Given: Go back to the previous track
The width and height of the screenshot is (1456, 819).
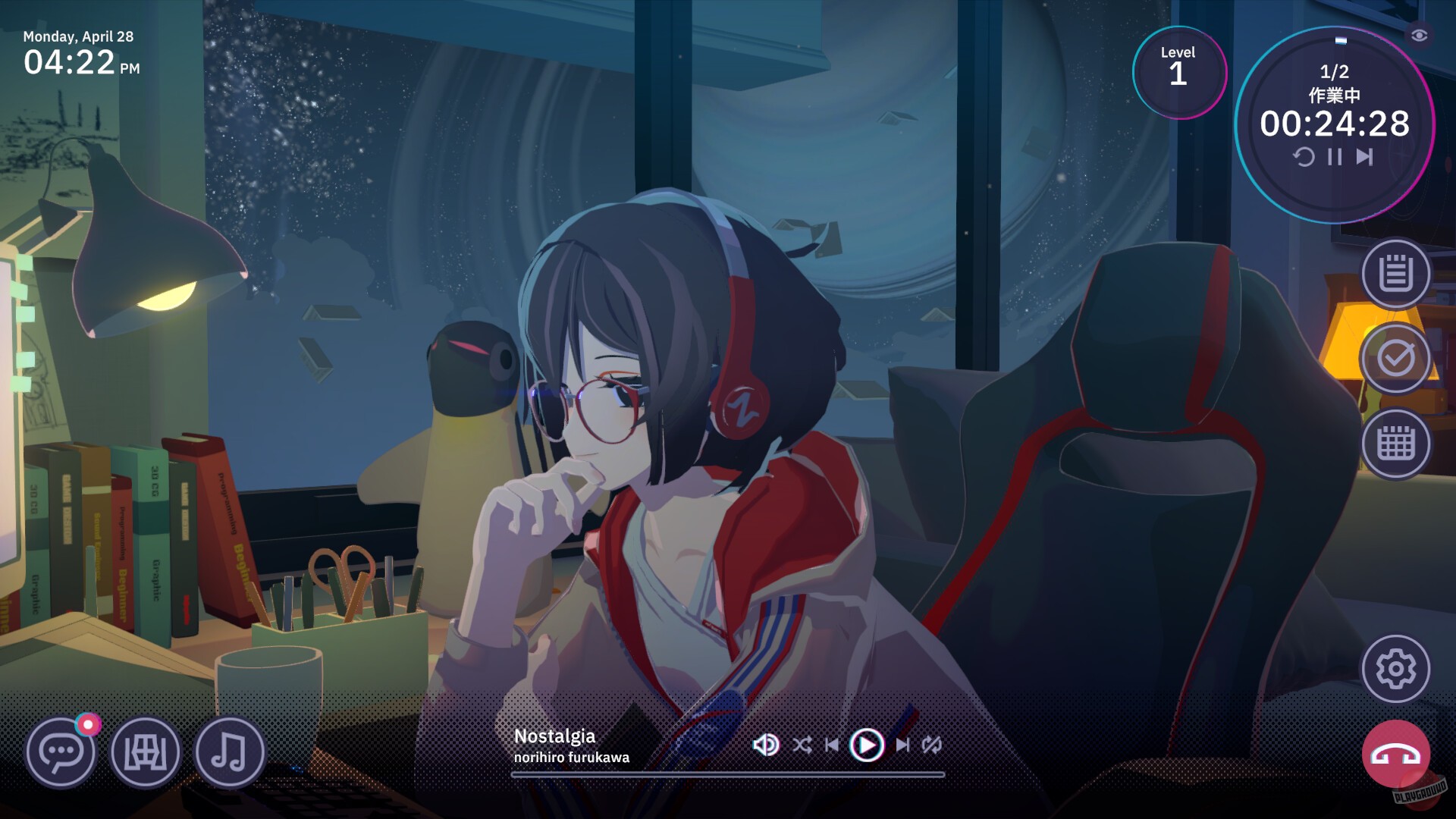Looking at the screenshot, I should tap(833, 745).
